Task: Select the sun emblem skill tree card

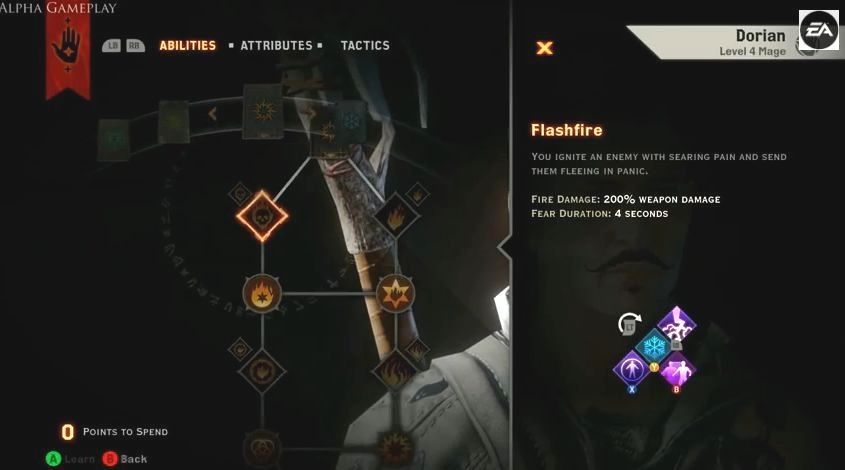Action: 264,111
